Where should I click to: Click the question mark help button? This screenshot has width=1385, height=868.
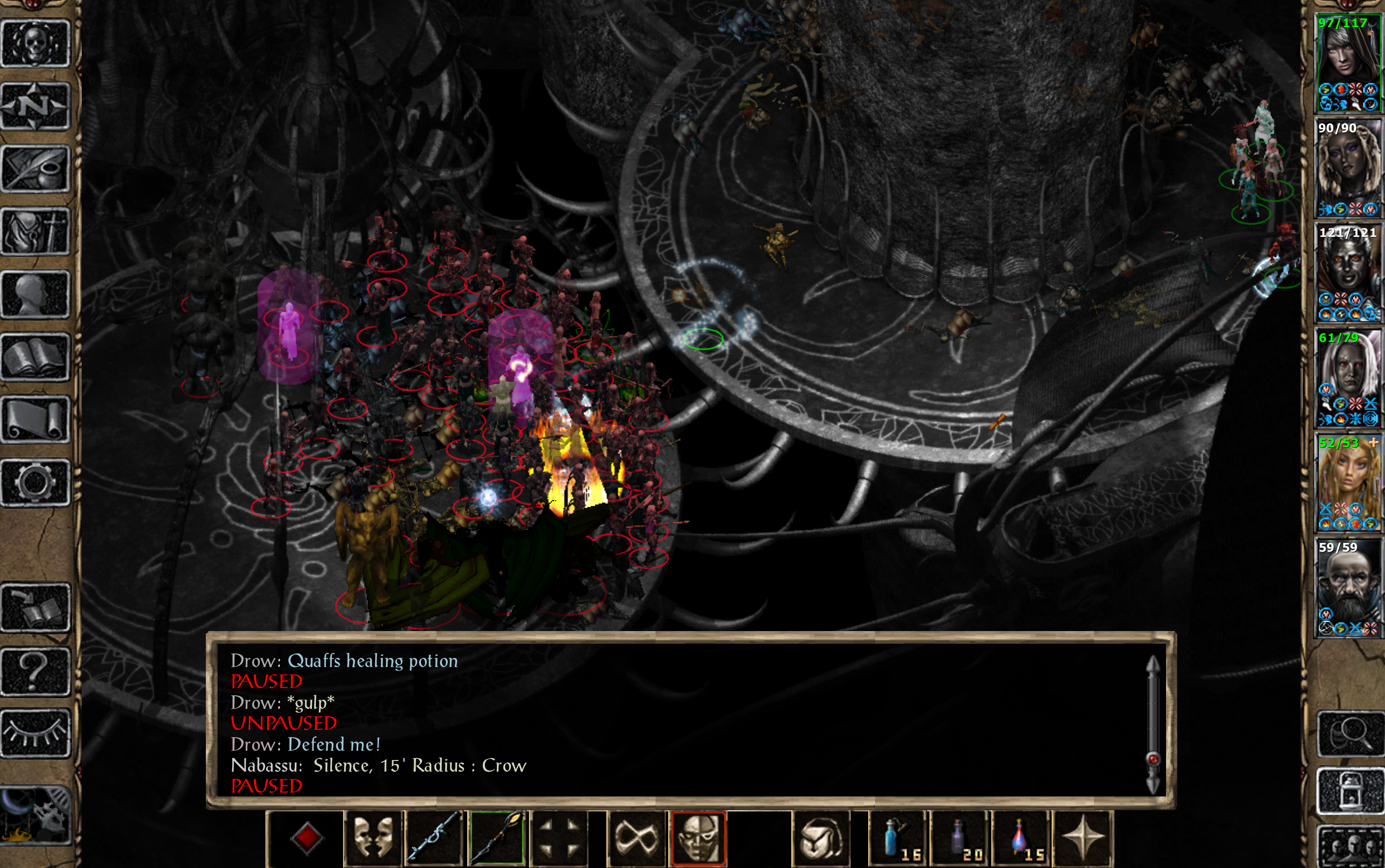coord(36,671)
